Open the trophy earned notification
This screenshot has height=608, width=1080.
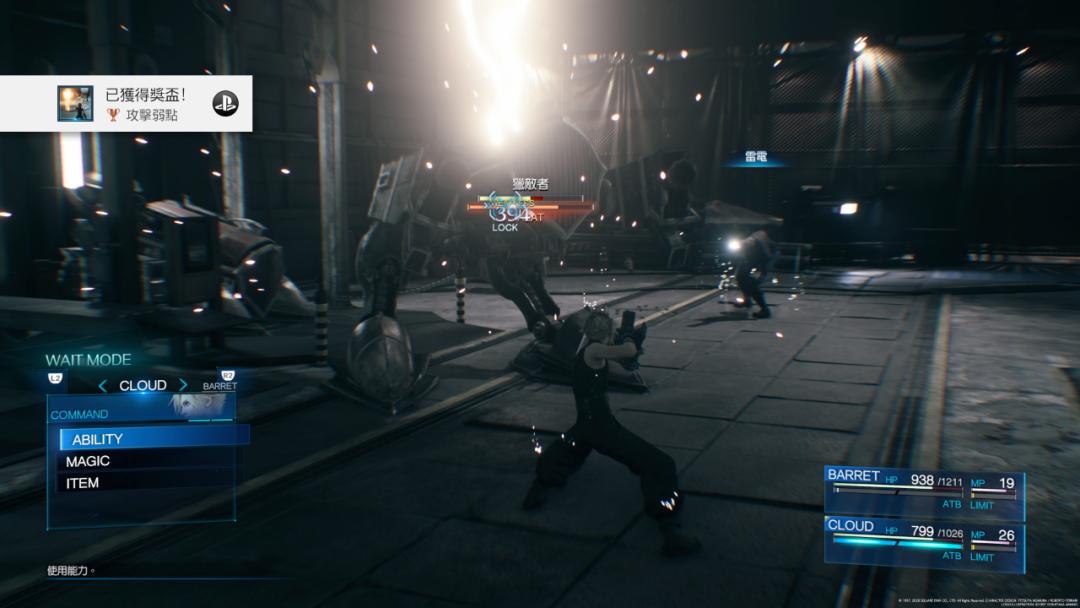click(x=125, y=104)
